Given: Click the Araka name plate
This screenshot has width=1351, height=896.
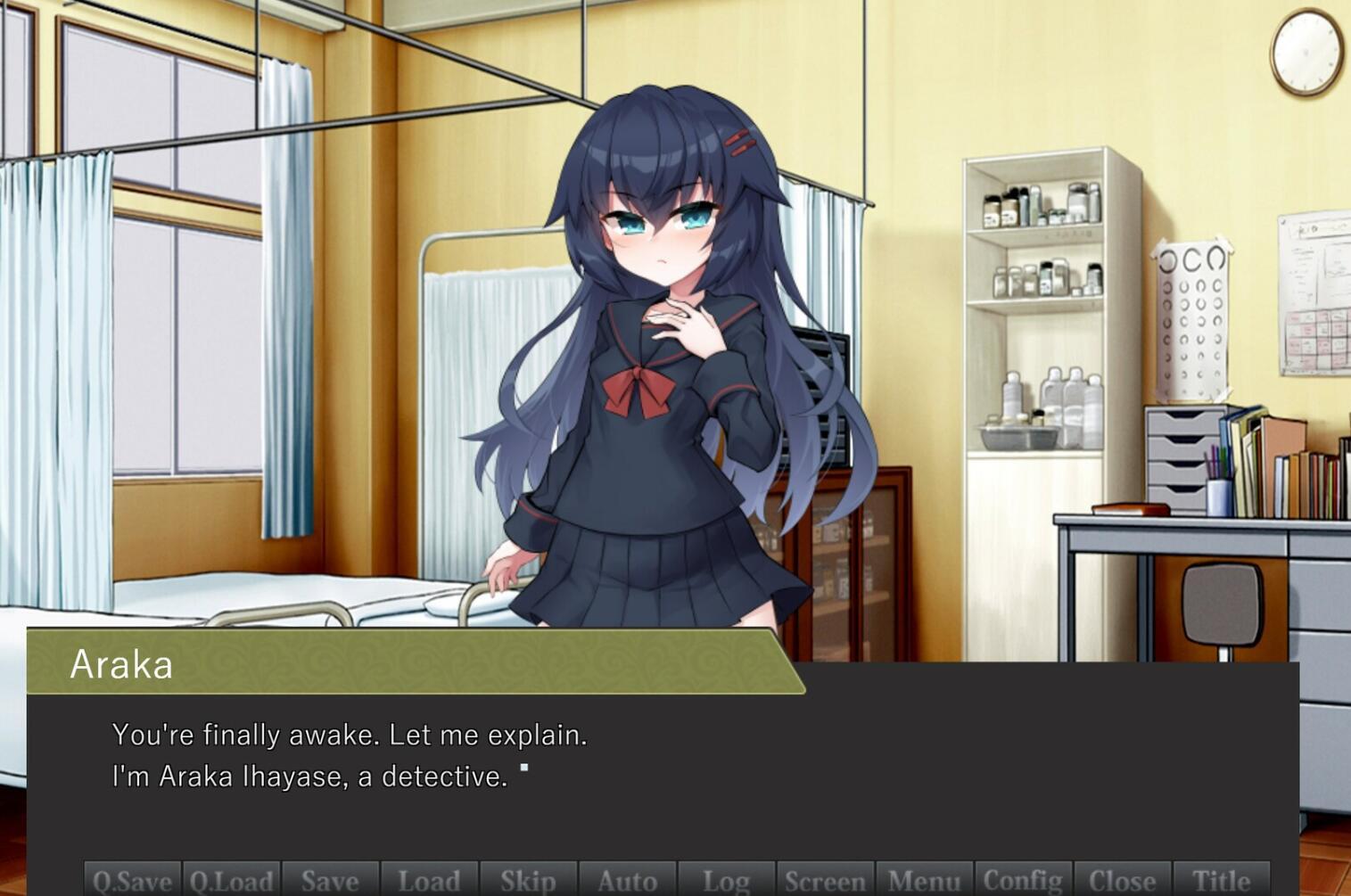Looking at the screenshot, I should pyautogui.click(x=124, y=663).
